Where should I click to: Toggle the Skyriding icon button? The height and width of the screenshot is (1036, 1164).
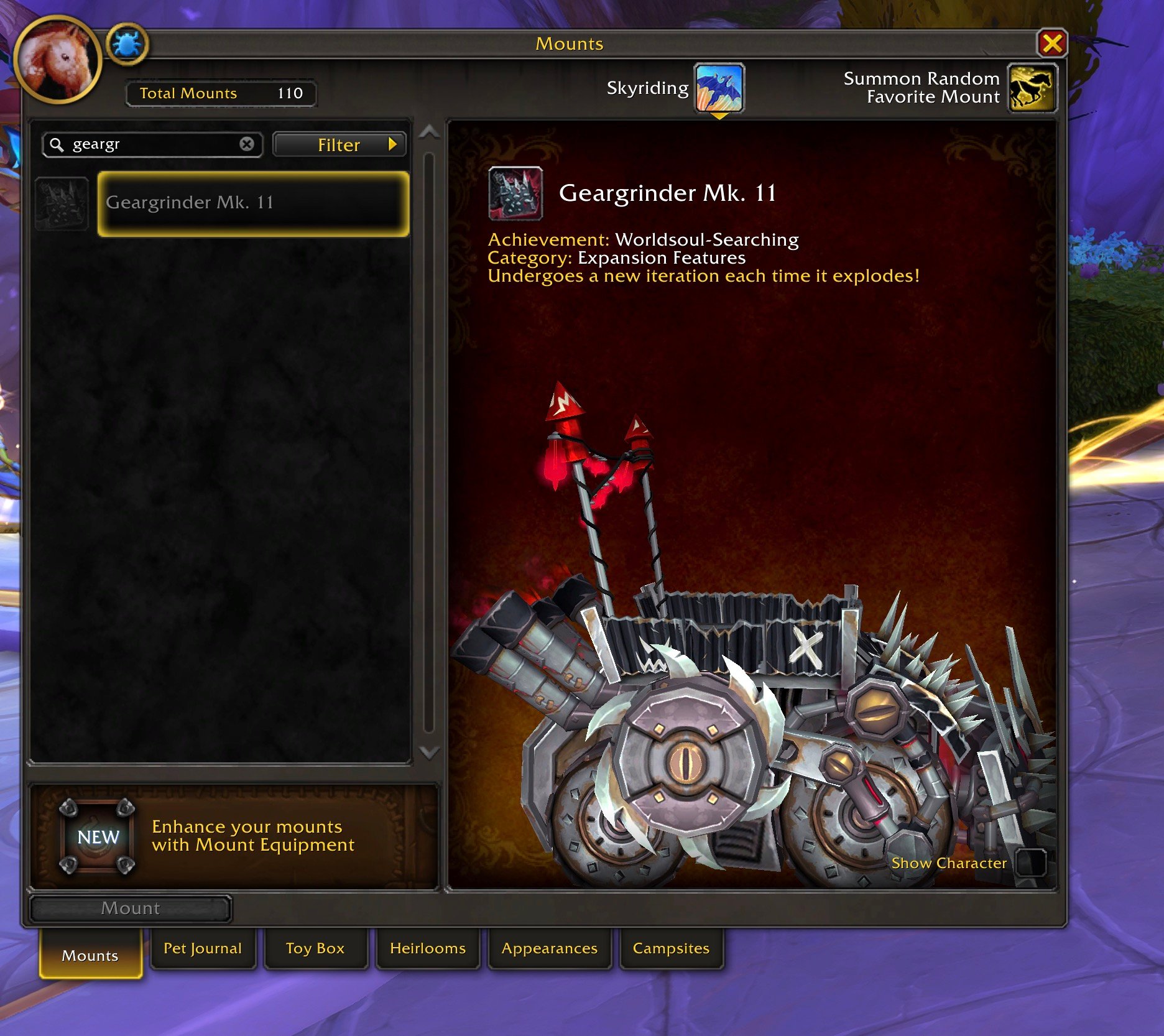click(719, 88)
